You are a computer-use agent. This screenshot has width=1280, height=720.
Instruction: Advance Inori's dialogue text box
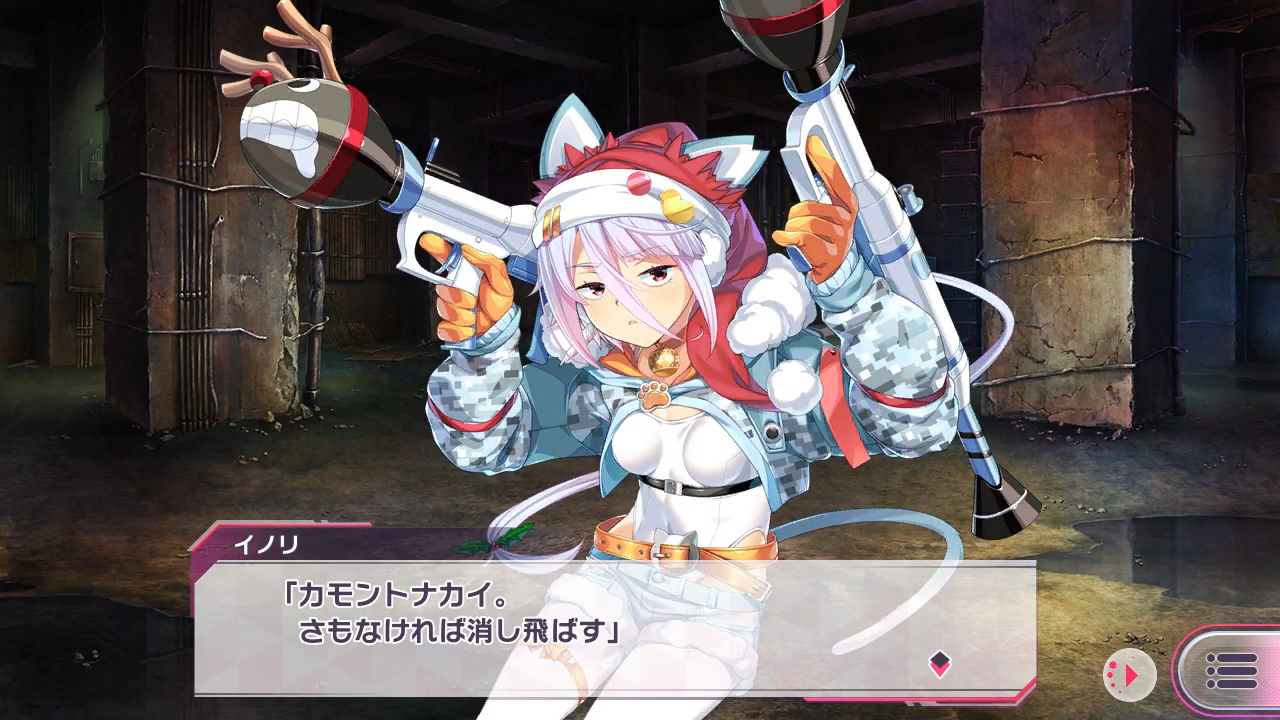[614, 627]
